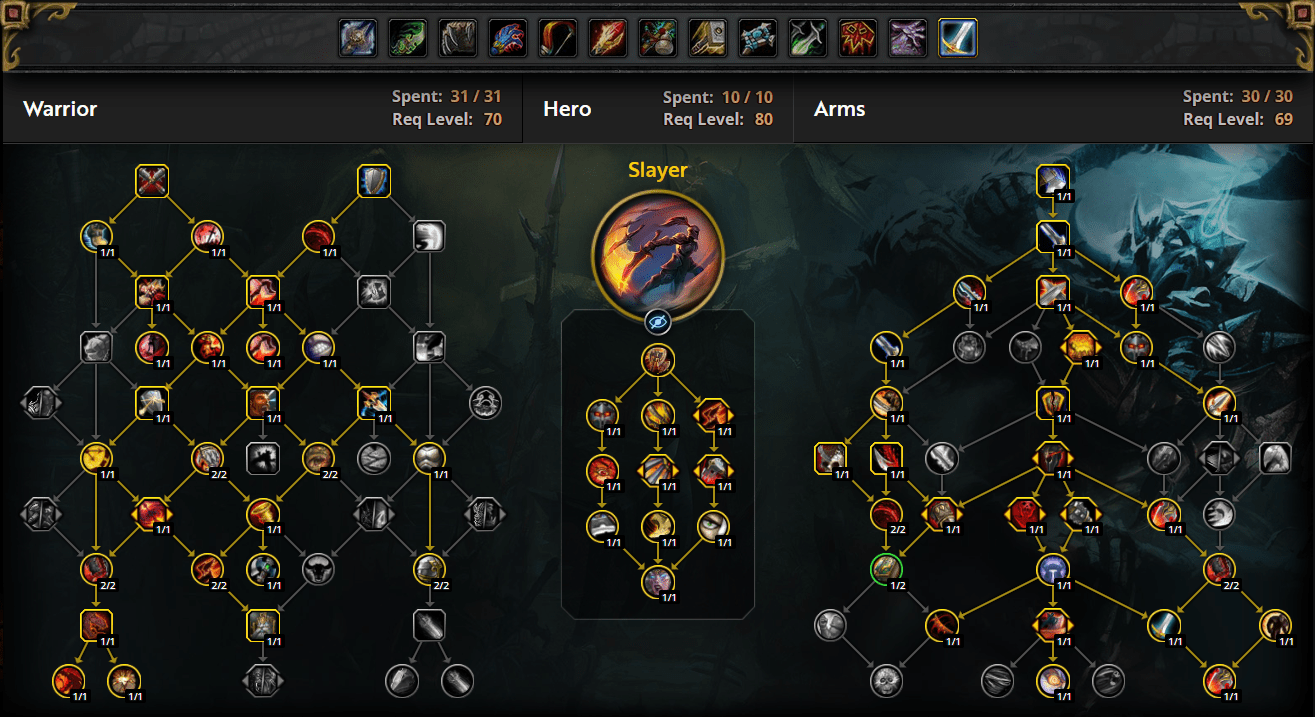
Task: Switch to the Mage class icon
Action: pyautogui.click(x=608, y=38)
